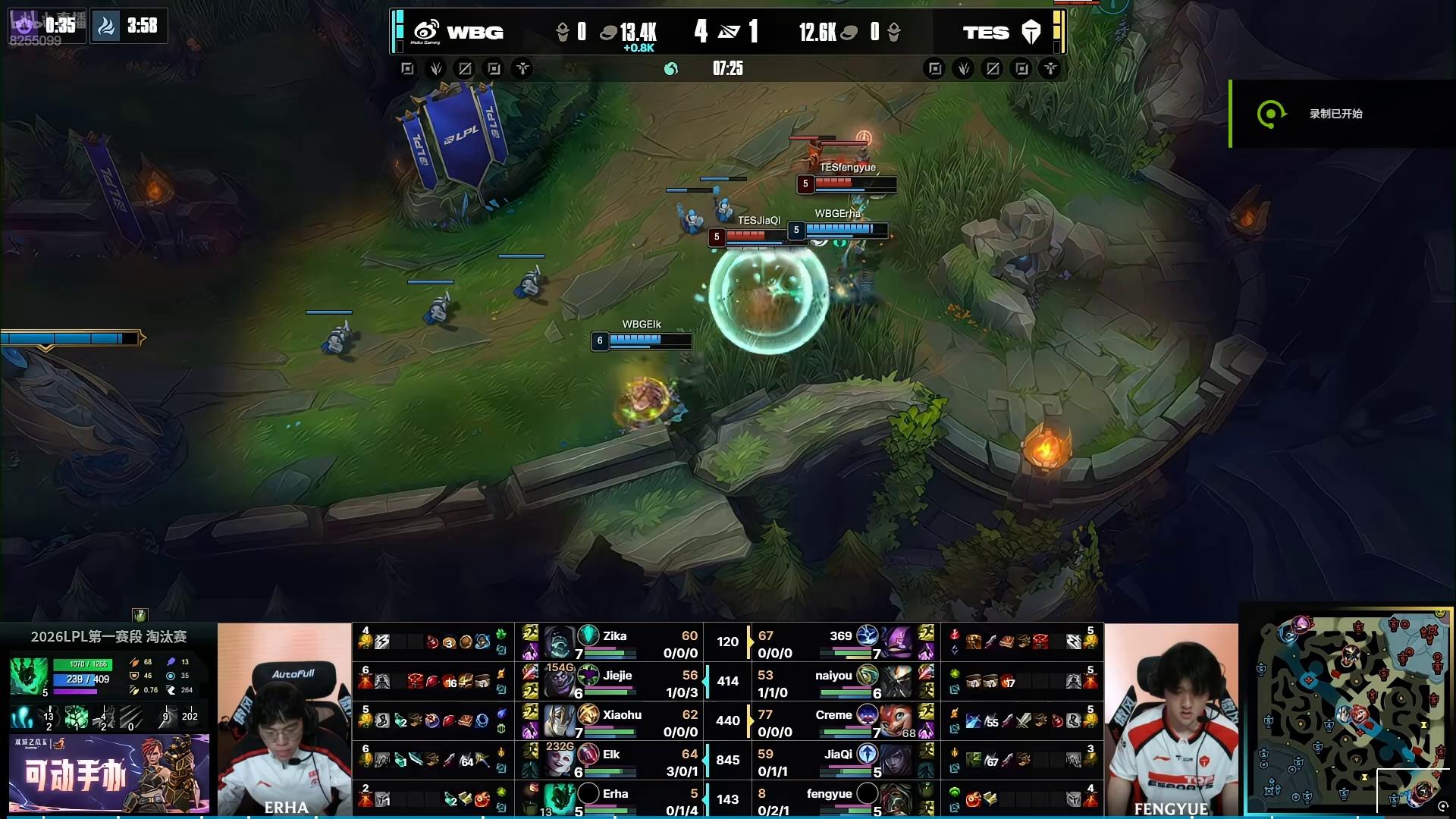Choose naiyou's scoreboard row

tap(842, 682)
